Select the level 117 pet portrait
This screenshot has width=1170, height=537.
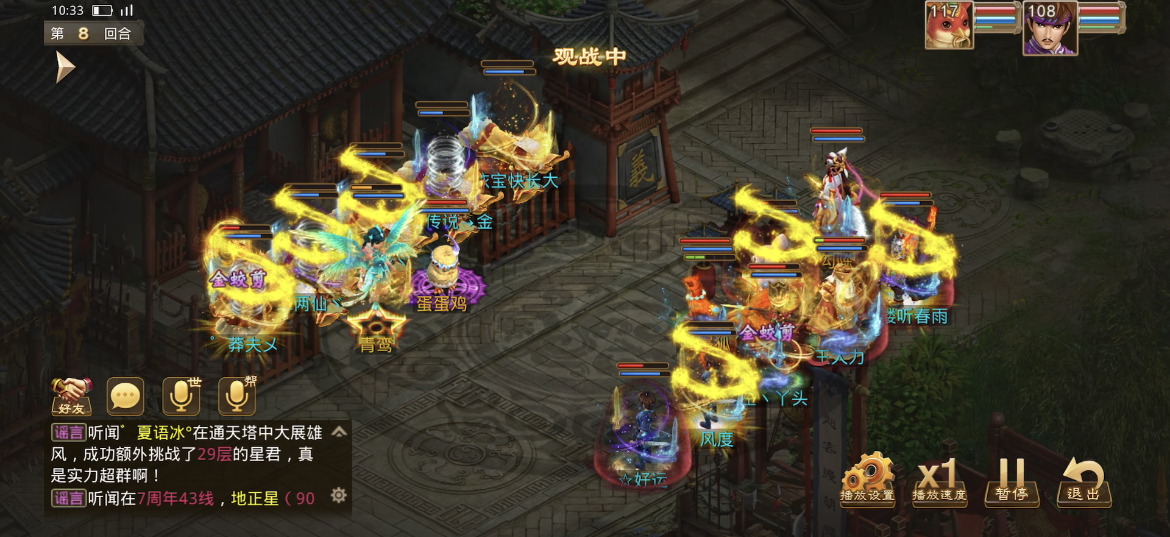coord(948,27)
